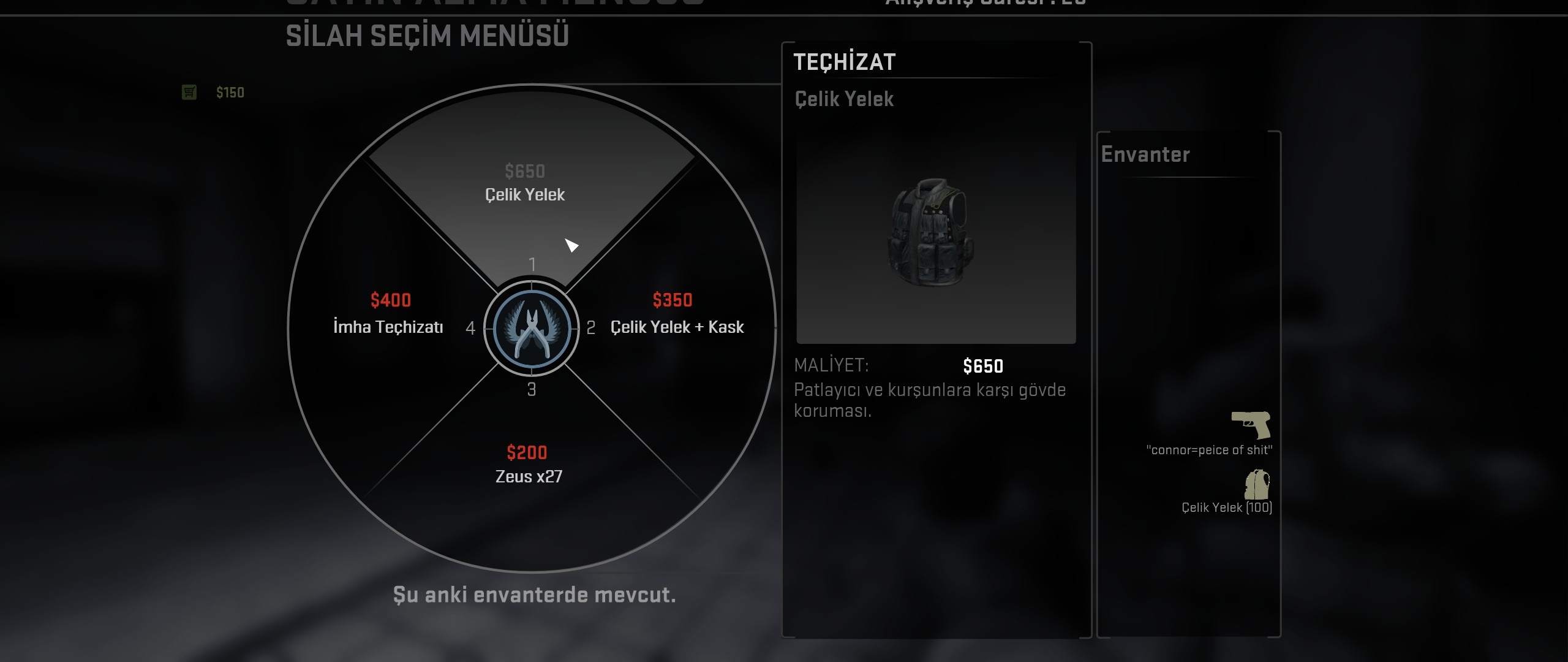This screenshot has height=662, width=1568.
Task: Select Çelik Yelek (100) inventory item
Action: pos(1257,485)
